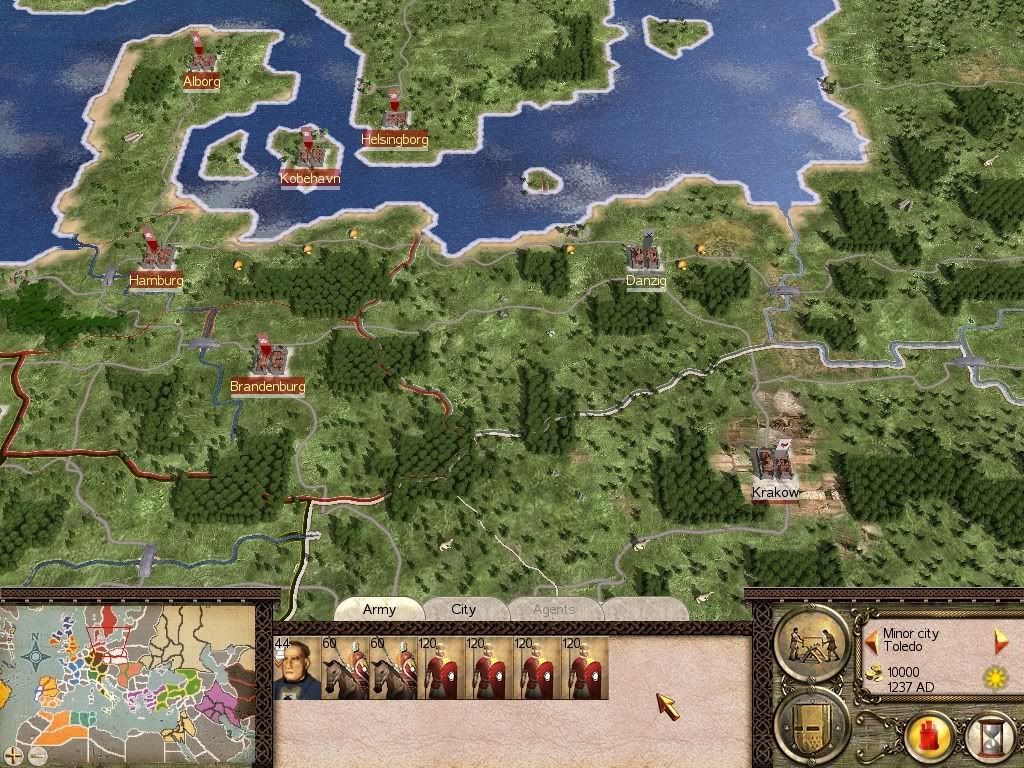This screenshot has height=768, width=1024.
Task: Open the faction overview red castle button
Action: [928, 742]
